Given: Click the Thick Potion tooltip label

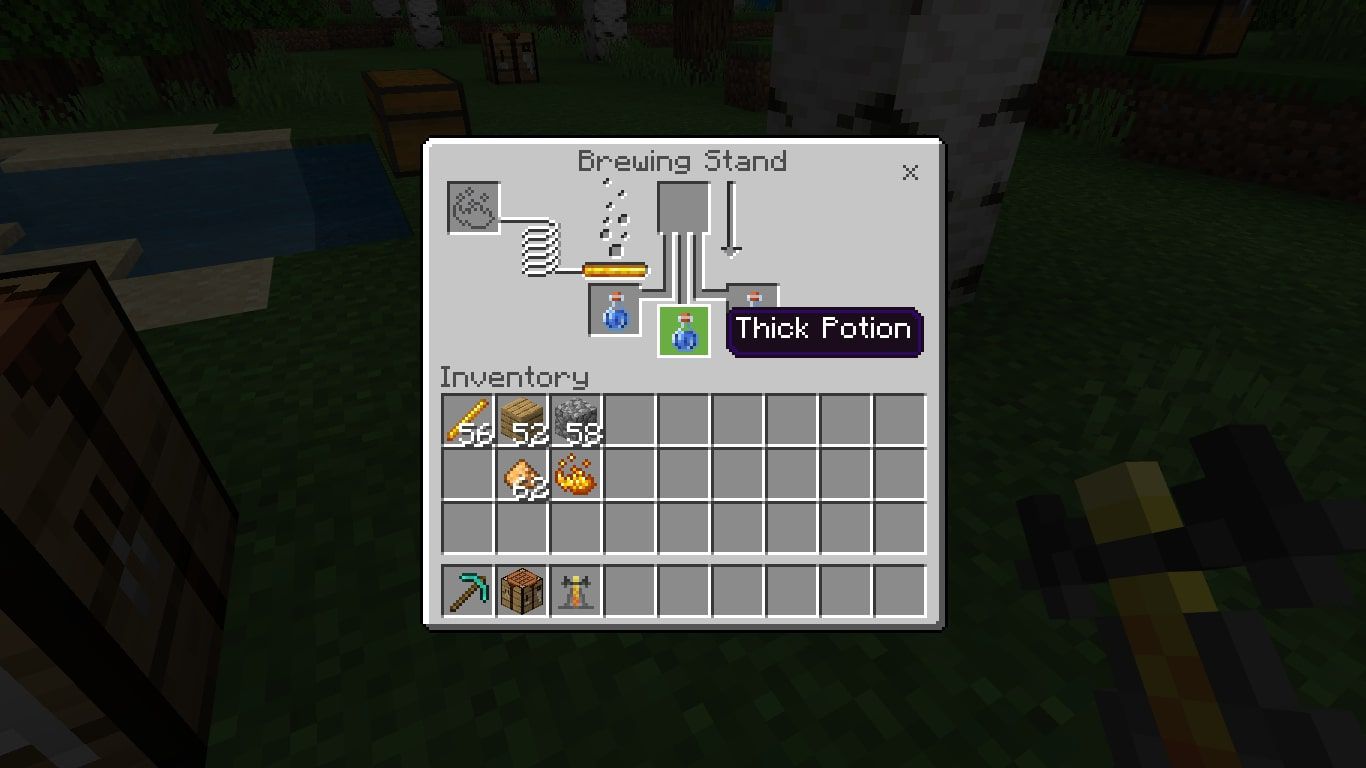Looking at the screenshot, I should pyautogui.click(x=822, y=329).
